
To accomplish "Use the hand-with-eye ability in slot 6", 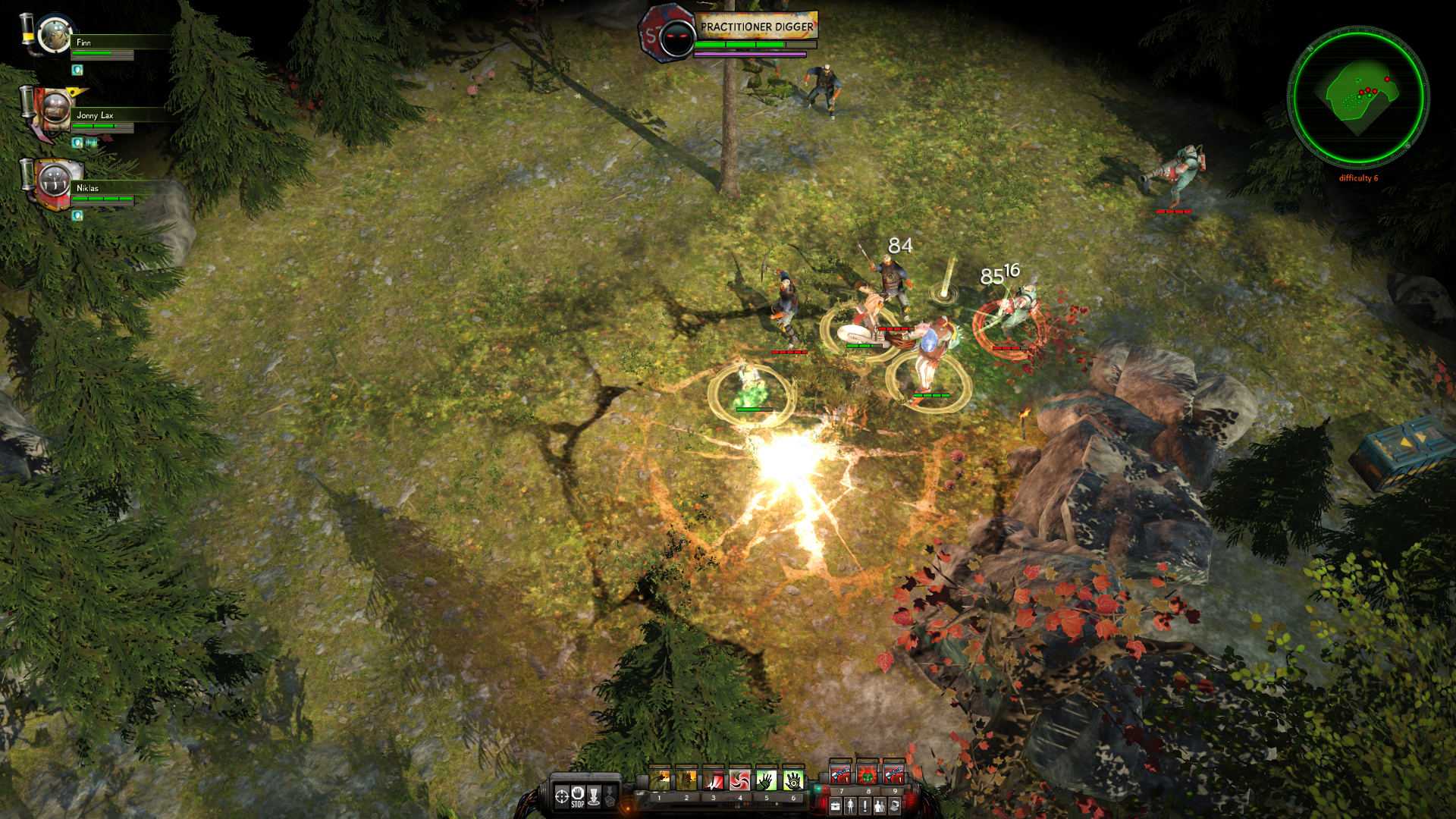I will [x=792, y=780].
